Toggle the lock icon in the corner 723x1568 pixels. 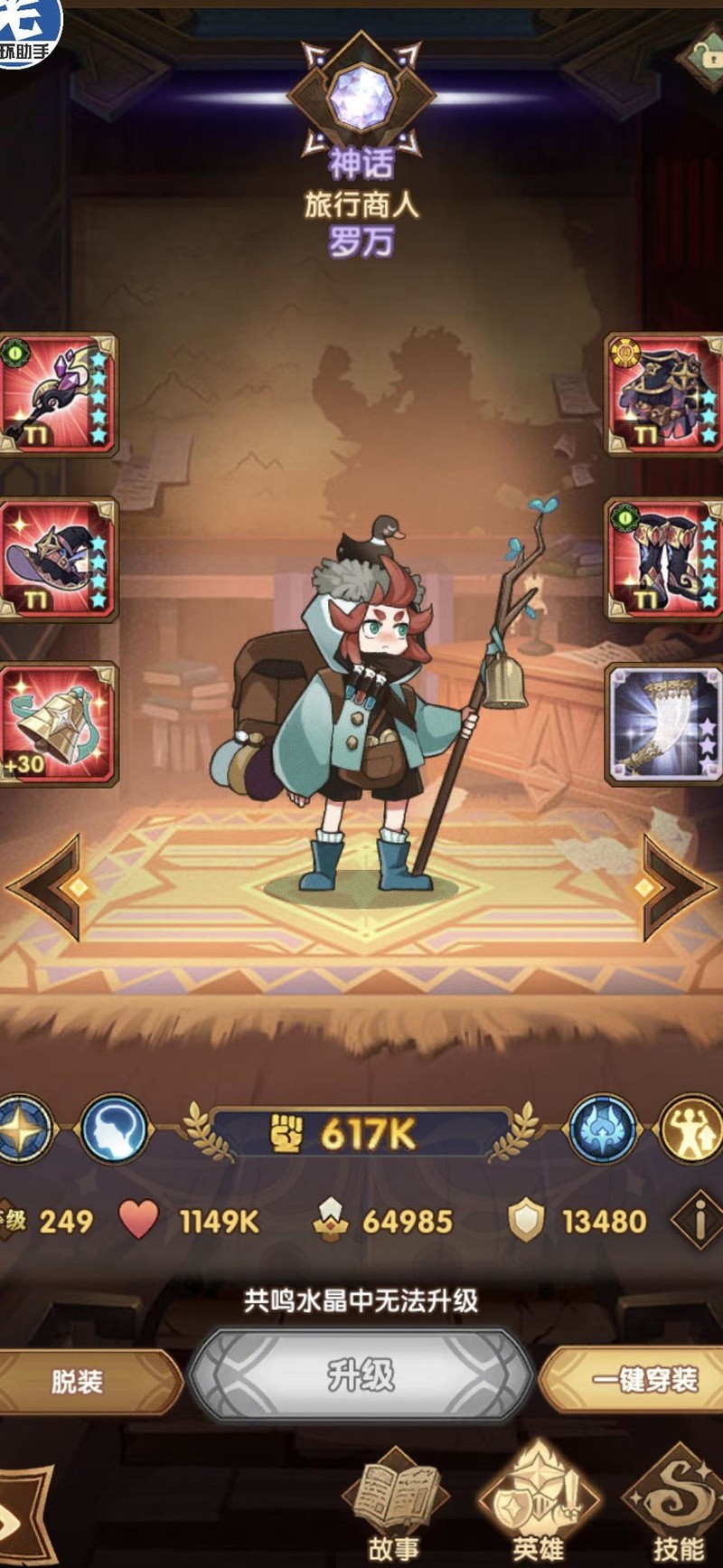pyautogui.click(x=705, y=56)
